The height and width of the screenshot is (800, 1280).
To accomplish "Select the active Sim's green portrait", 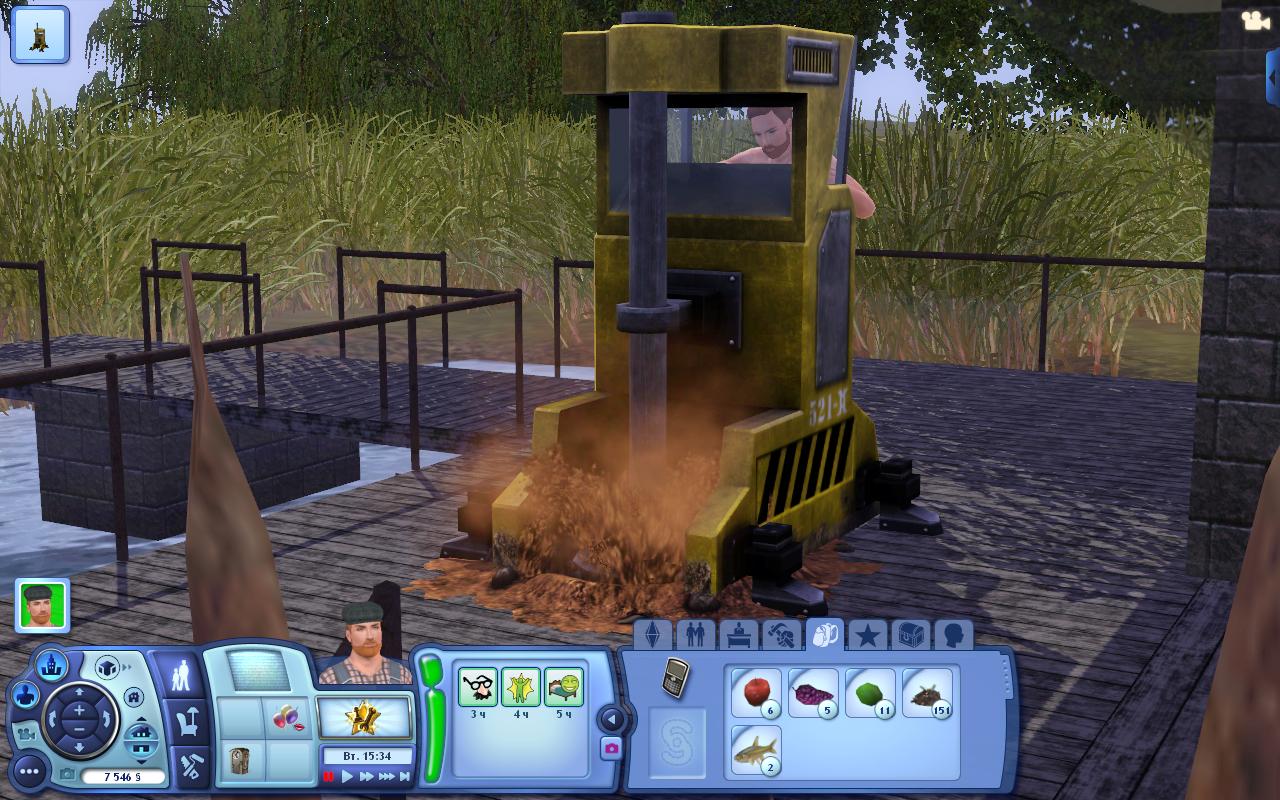I will coord(42,605).
